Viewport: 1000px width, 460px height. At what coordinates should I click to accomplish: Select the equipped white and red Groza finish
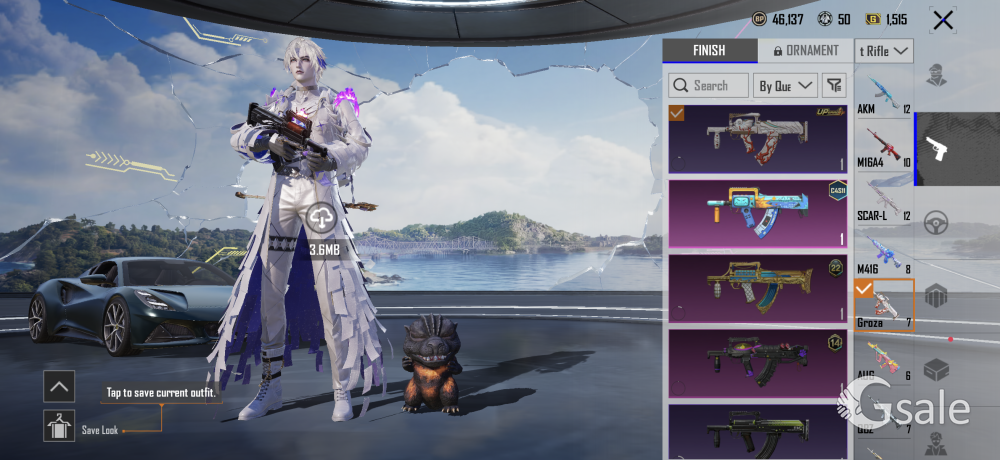coord(758,139)
